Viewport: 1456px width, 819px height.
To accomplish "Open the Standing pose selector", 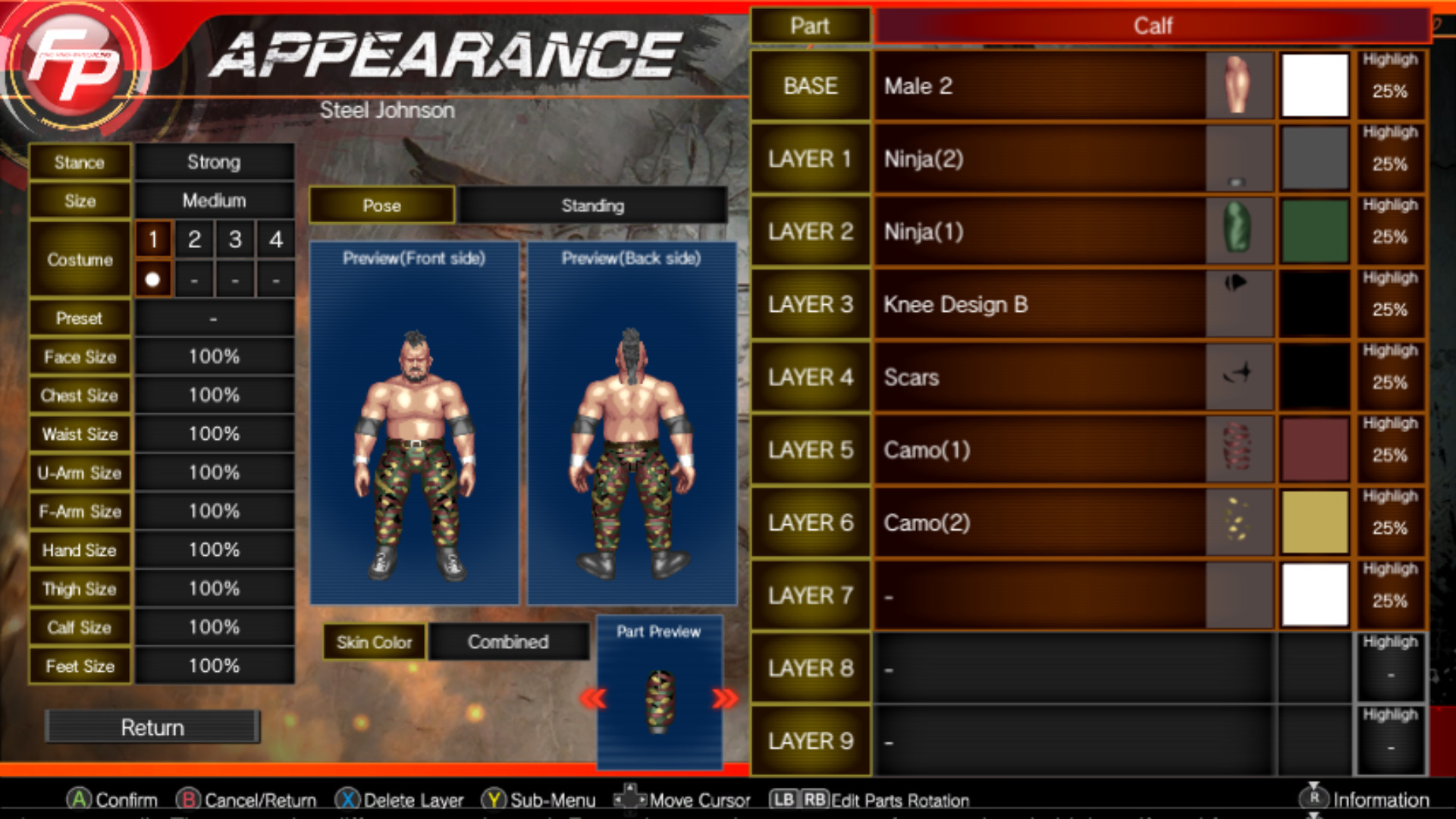I will tap(593, 206).
